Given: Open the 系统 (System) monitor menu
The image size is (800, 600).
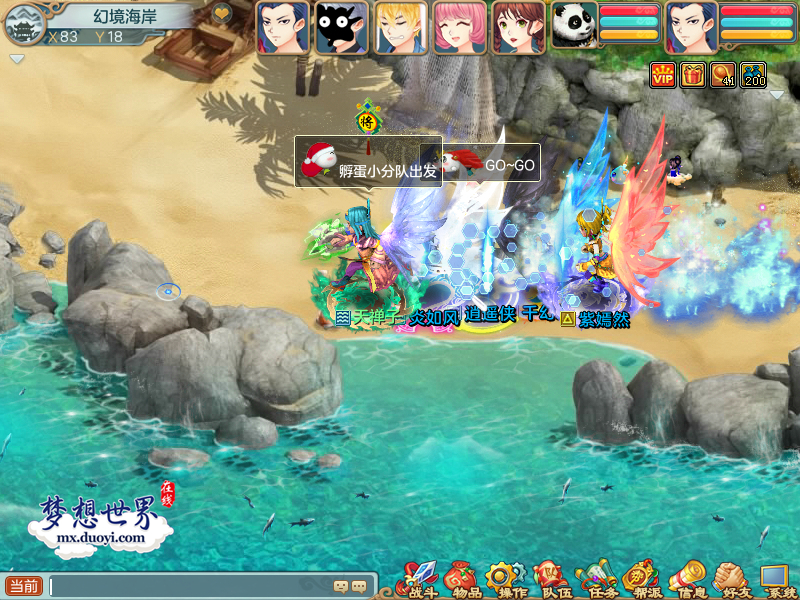Looking at the screenshot, I should point(775,578).
